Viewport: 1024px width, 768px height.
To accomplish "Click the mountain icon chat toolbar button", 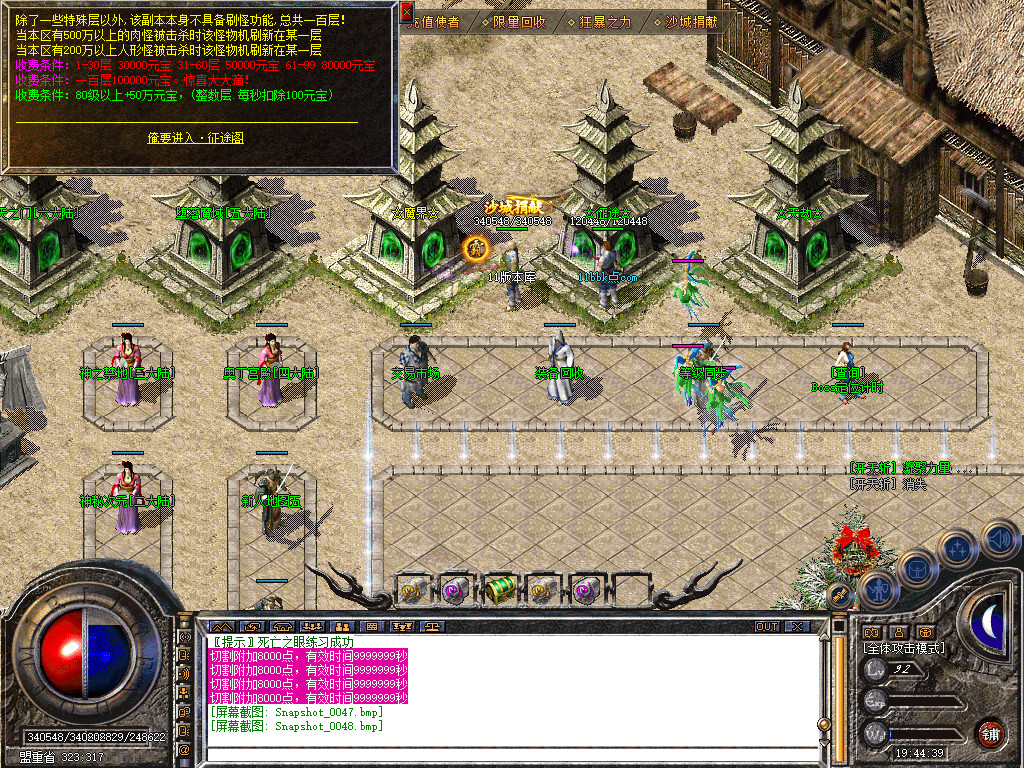I will click(x=221, y=627).
